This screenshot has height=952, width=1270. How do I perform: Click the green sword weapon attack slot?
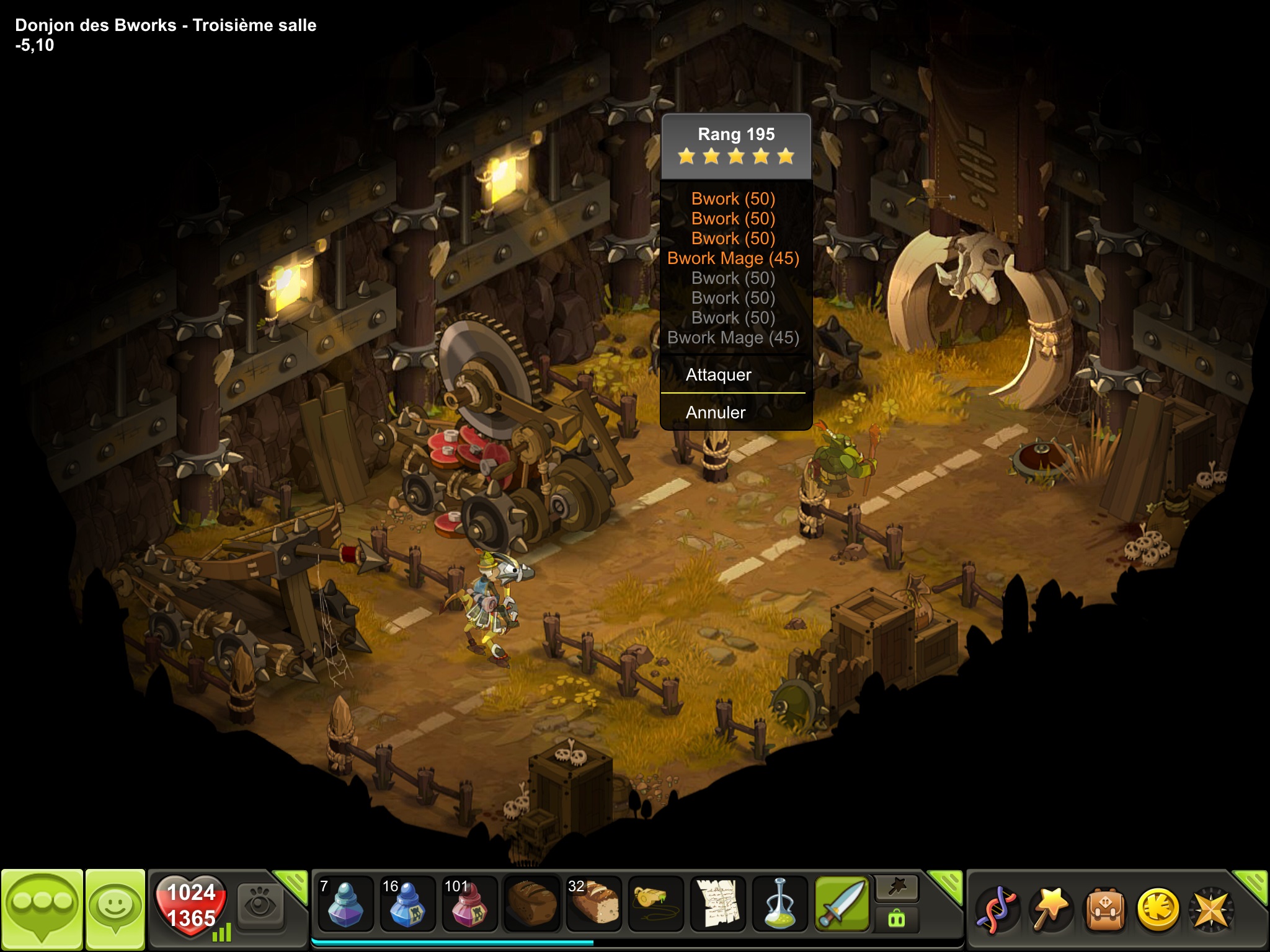[841, 904]
